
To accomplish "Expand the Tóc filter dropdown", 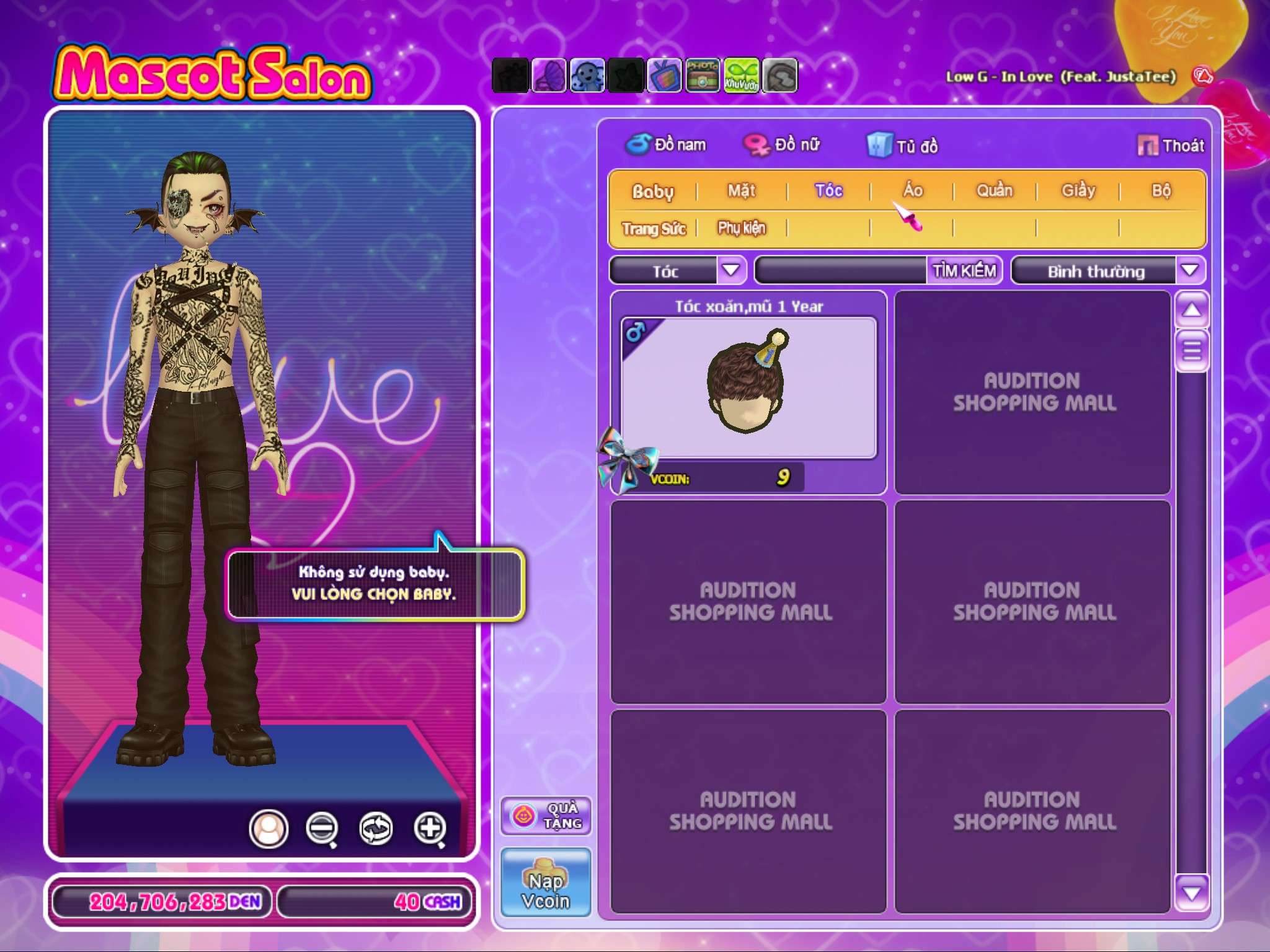I will tap(731, 271).
